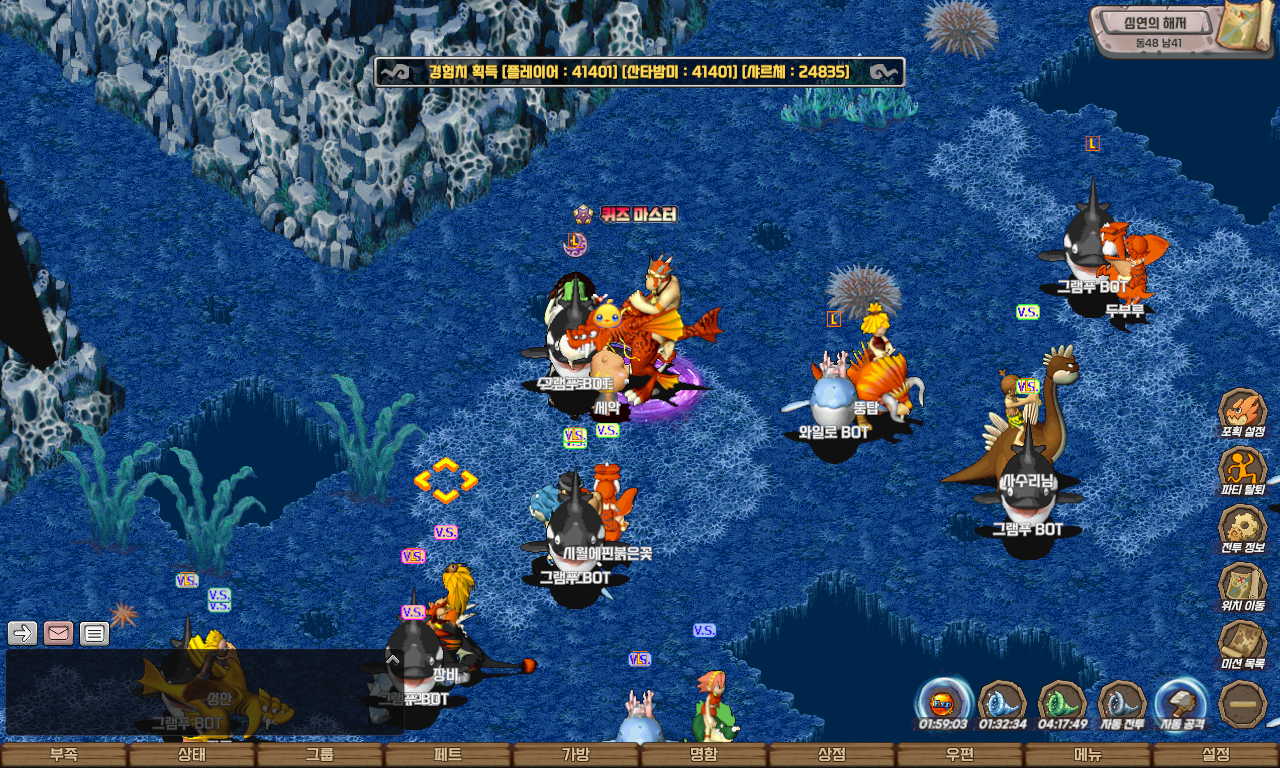1280x768 pixels.
Task: Open the 가방 (bag) inventory
Action: click(x=576, y=755)
